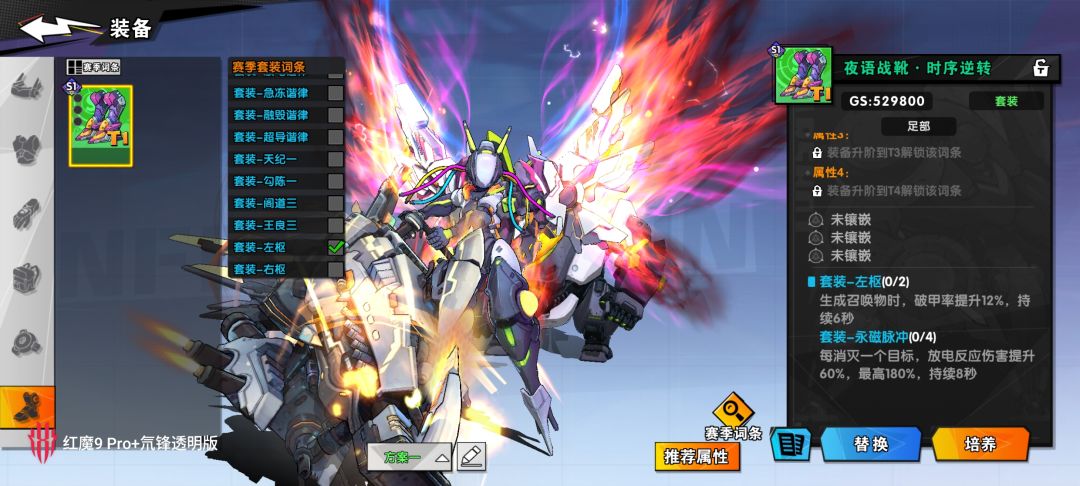
Task: Open the 赛季词条 magnifier search
Action: tap(733, 411)
